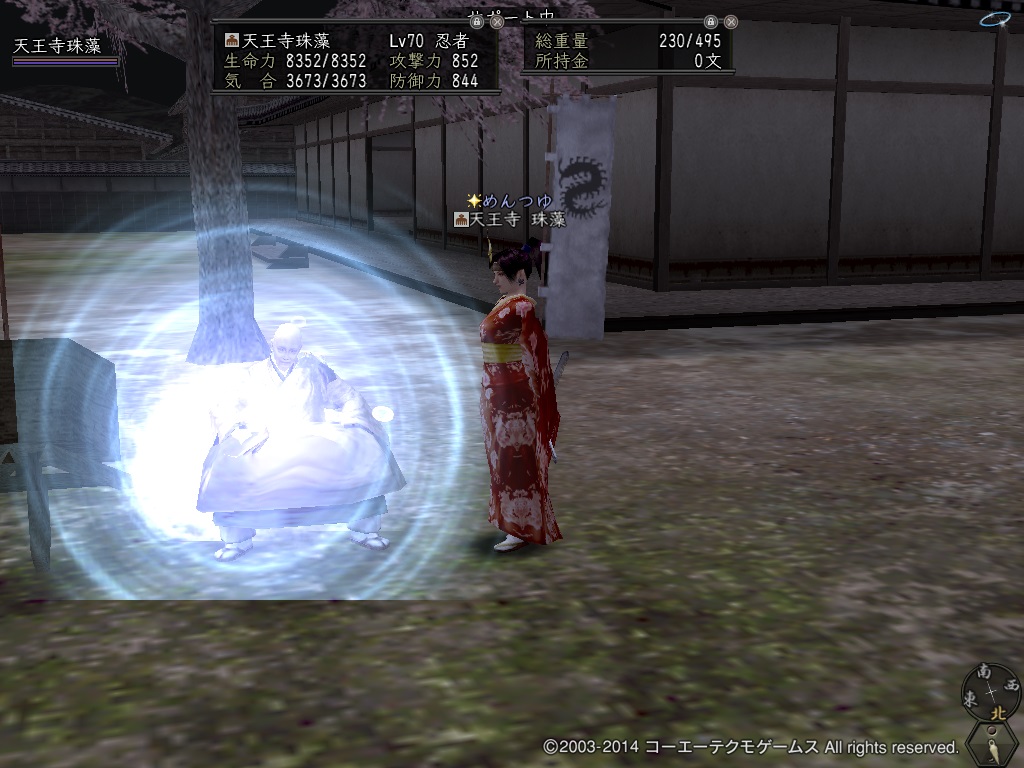Lock the weight and money panel

click(711, 21)
